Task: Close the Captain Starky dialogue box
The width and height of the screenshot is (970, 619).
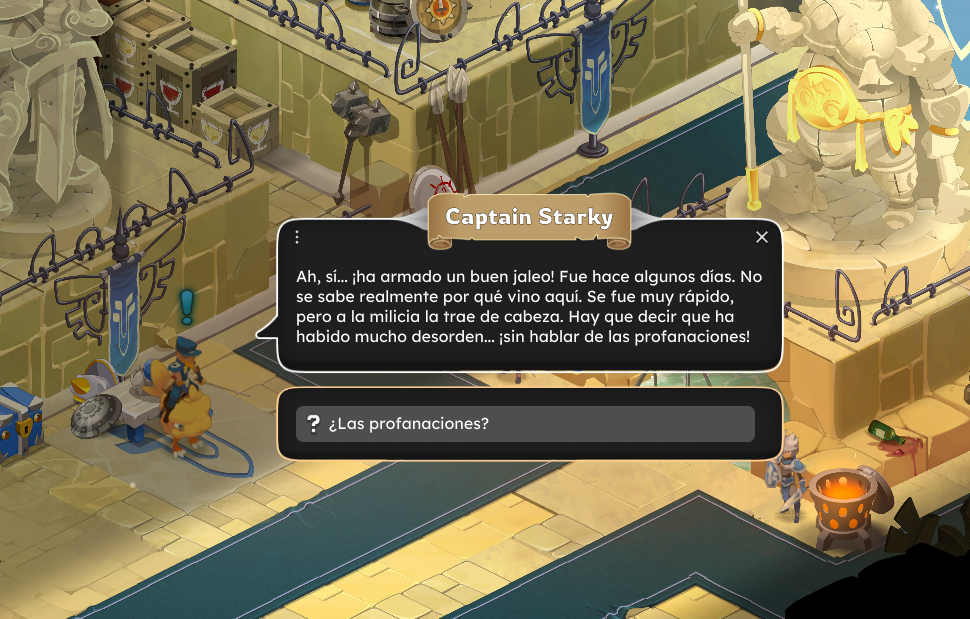Action: pyautogui.click(x=762, y=237)
